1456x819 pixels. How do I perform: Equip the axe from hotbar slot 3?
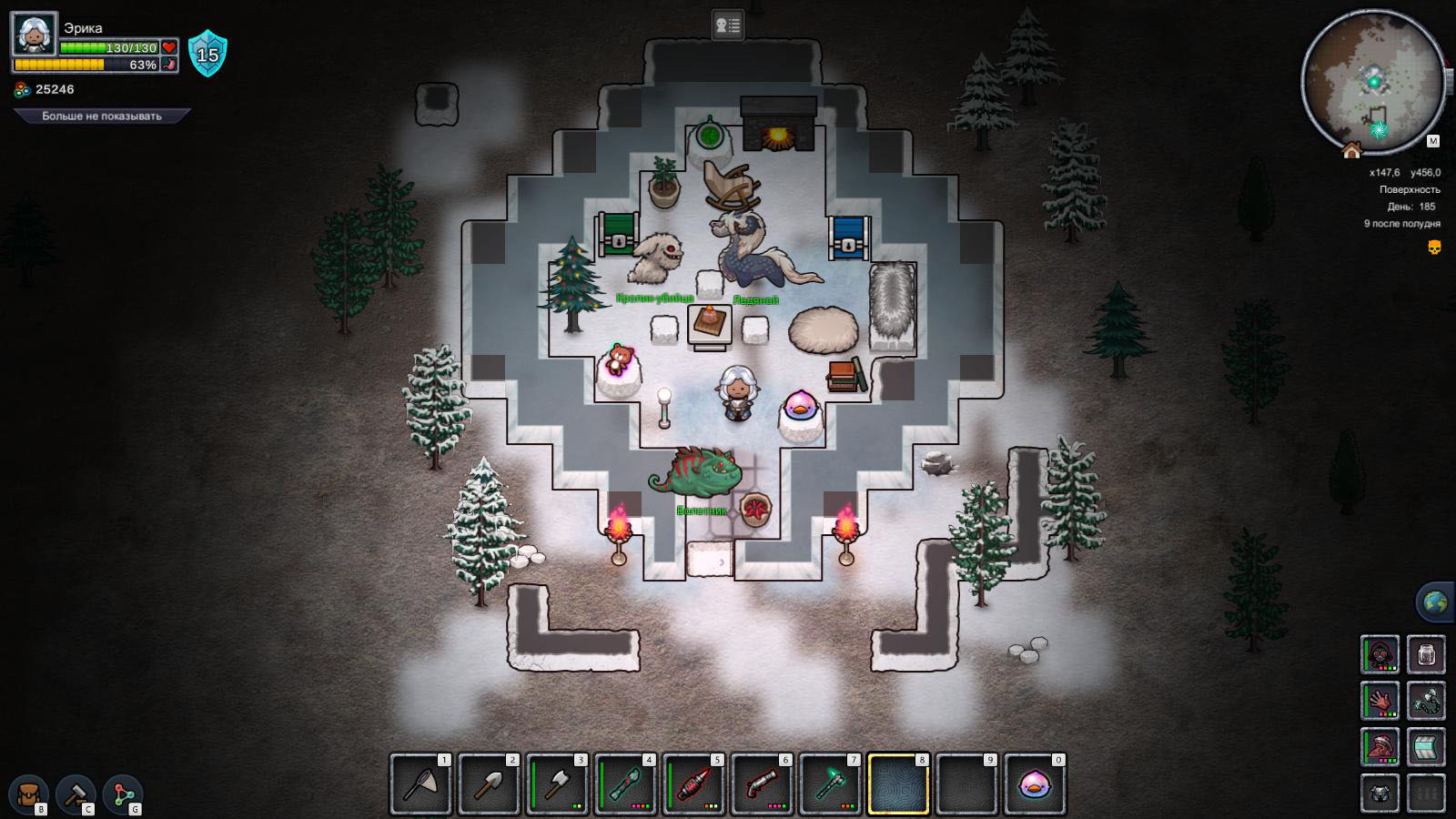(x=557, y=784)
